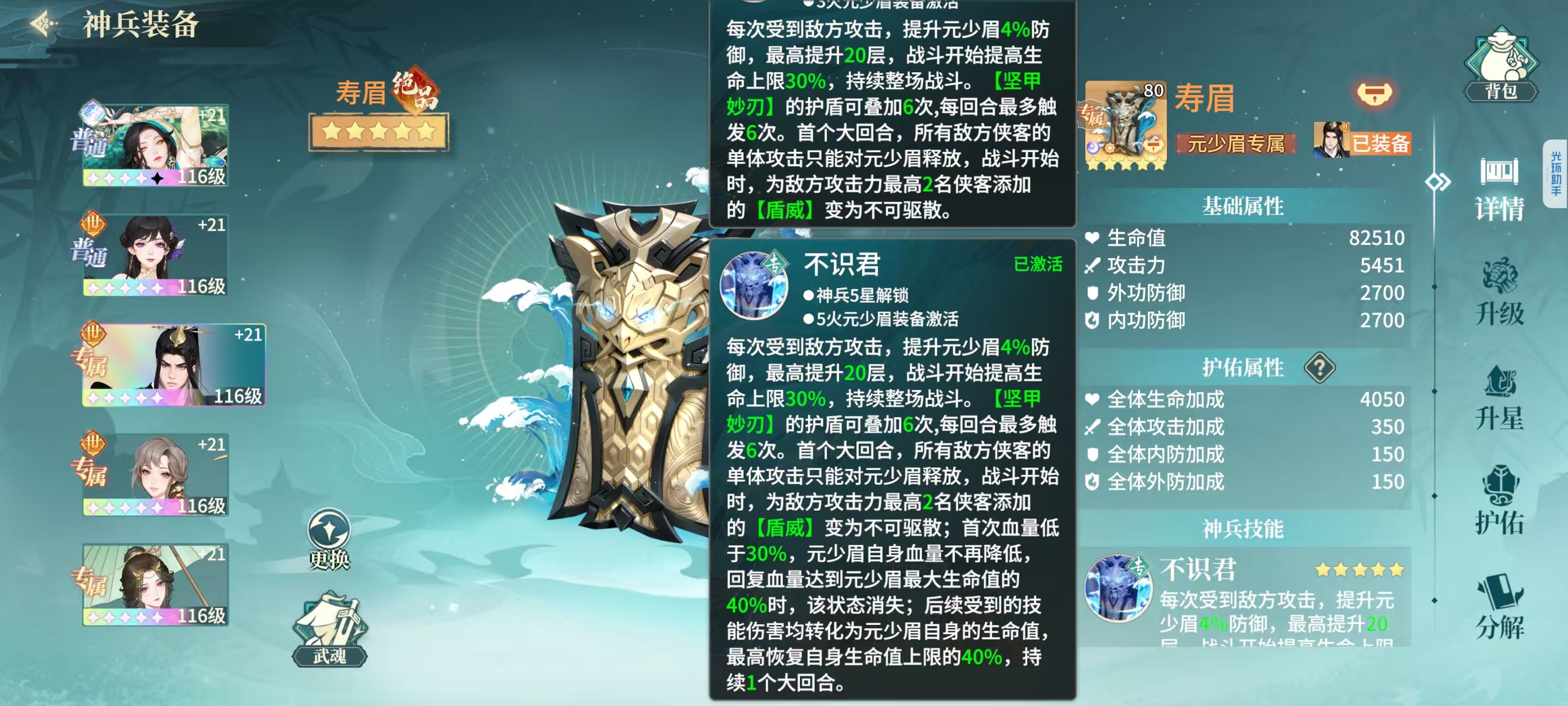
Task: Open the 武魂 weapon soul menu
Action: pos(329,630)
